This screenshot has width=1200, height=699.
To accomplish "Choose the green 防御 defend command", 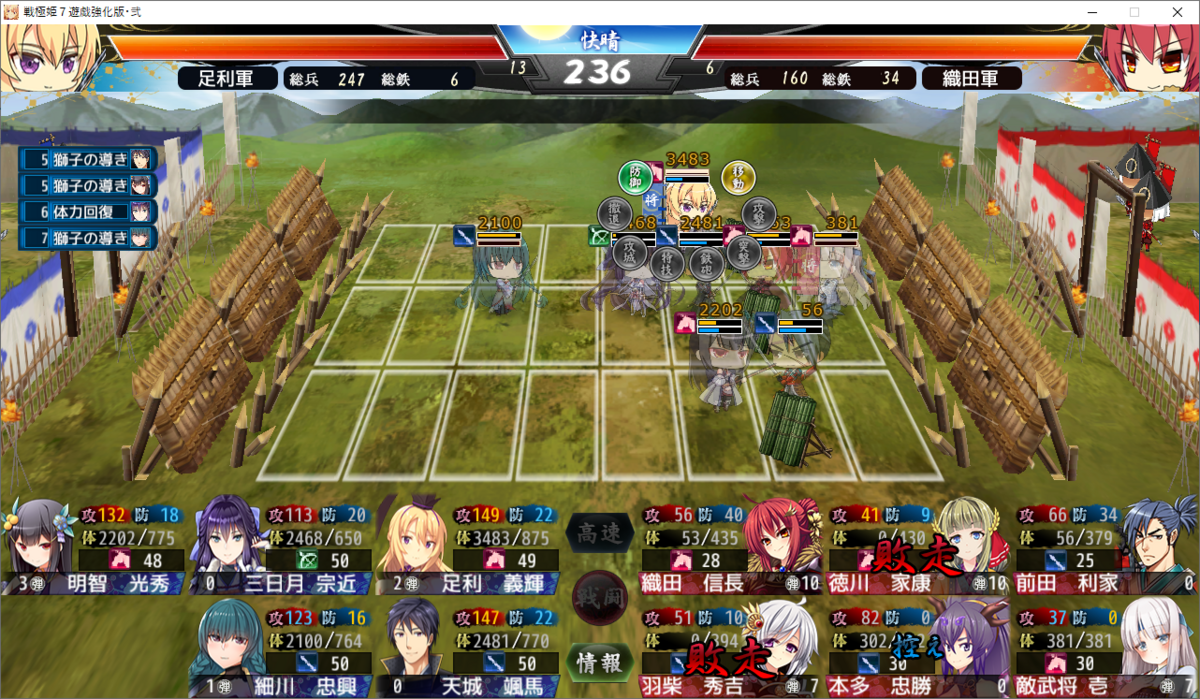I will click(635, 178).
